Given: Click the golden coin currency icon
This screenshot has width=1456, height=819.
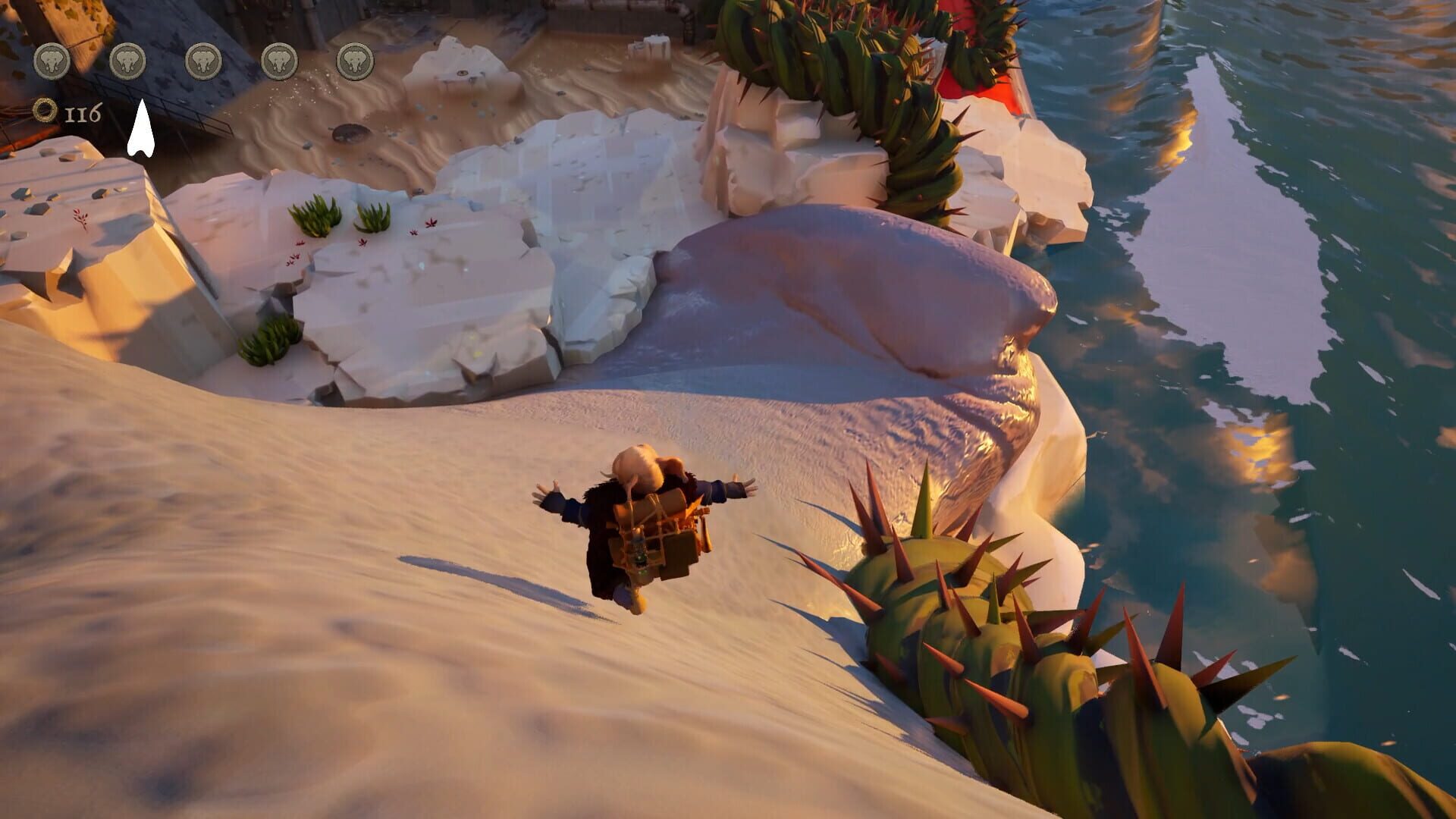Looking at the screenshot, I should pos(44,111).
